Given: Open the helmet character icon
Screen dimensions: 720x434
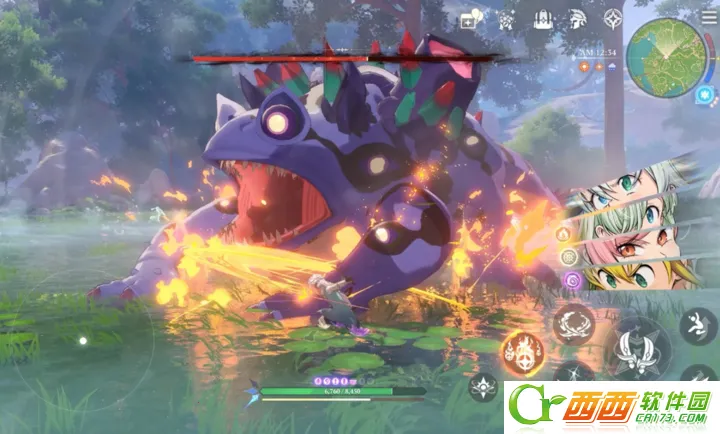Looking at the screenshot, I should (578, 19).
